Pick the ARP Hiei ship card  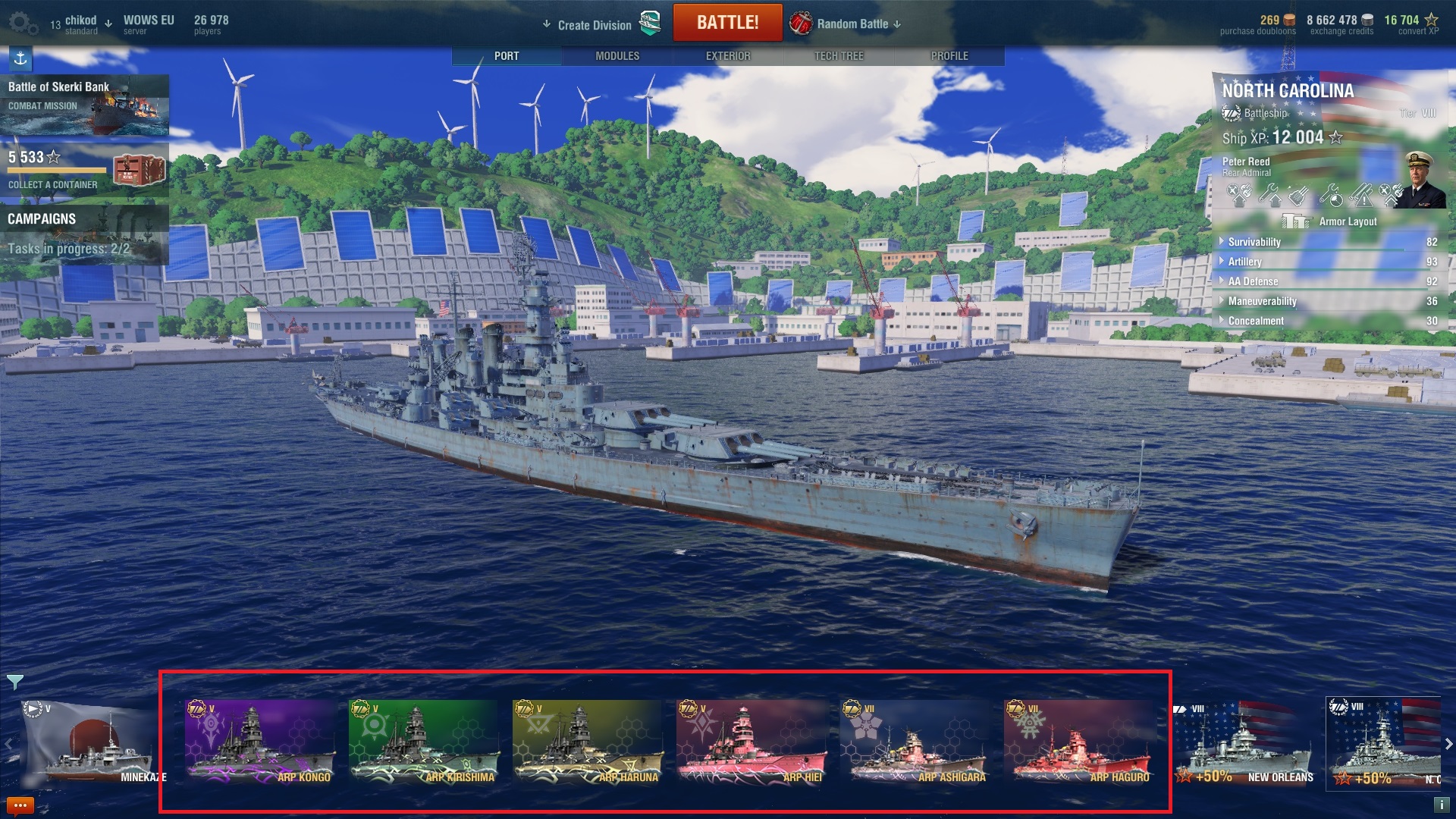coord(751,742)
